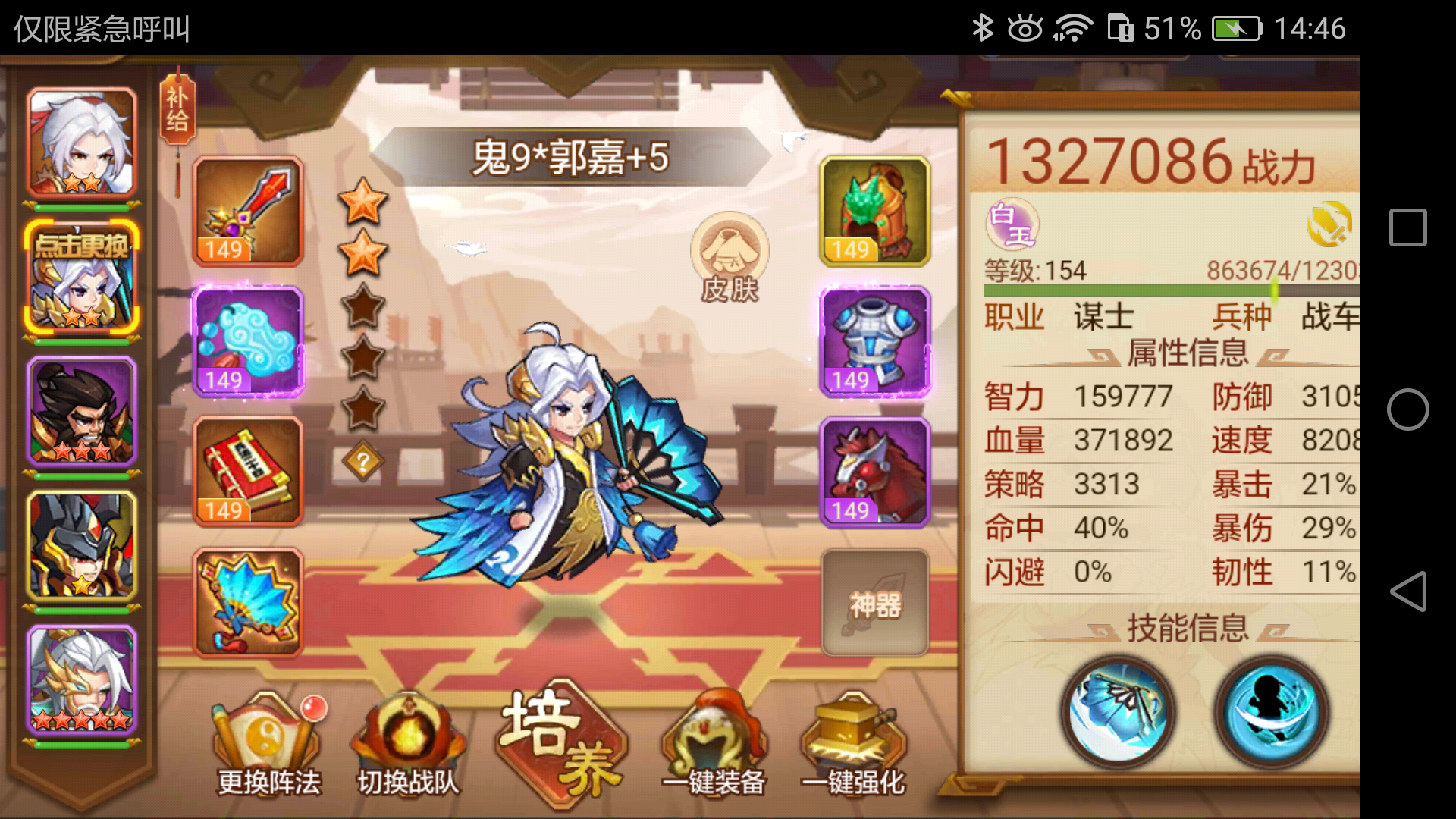Open the fan skill icon in skill info
The image size is (1456, 819).
[1116, 711]
